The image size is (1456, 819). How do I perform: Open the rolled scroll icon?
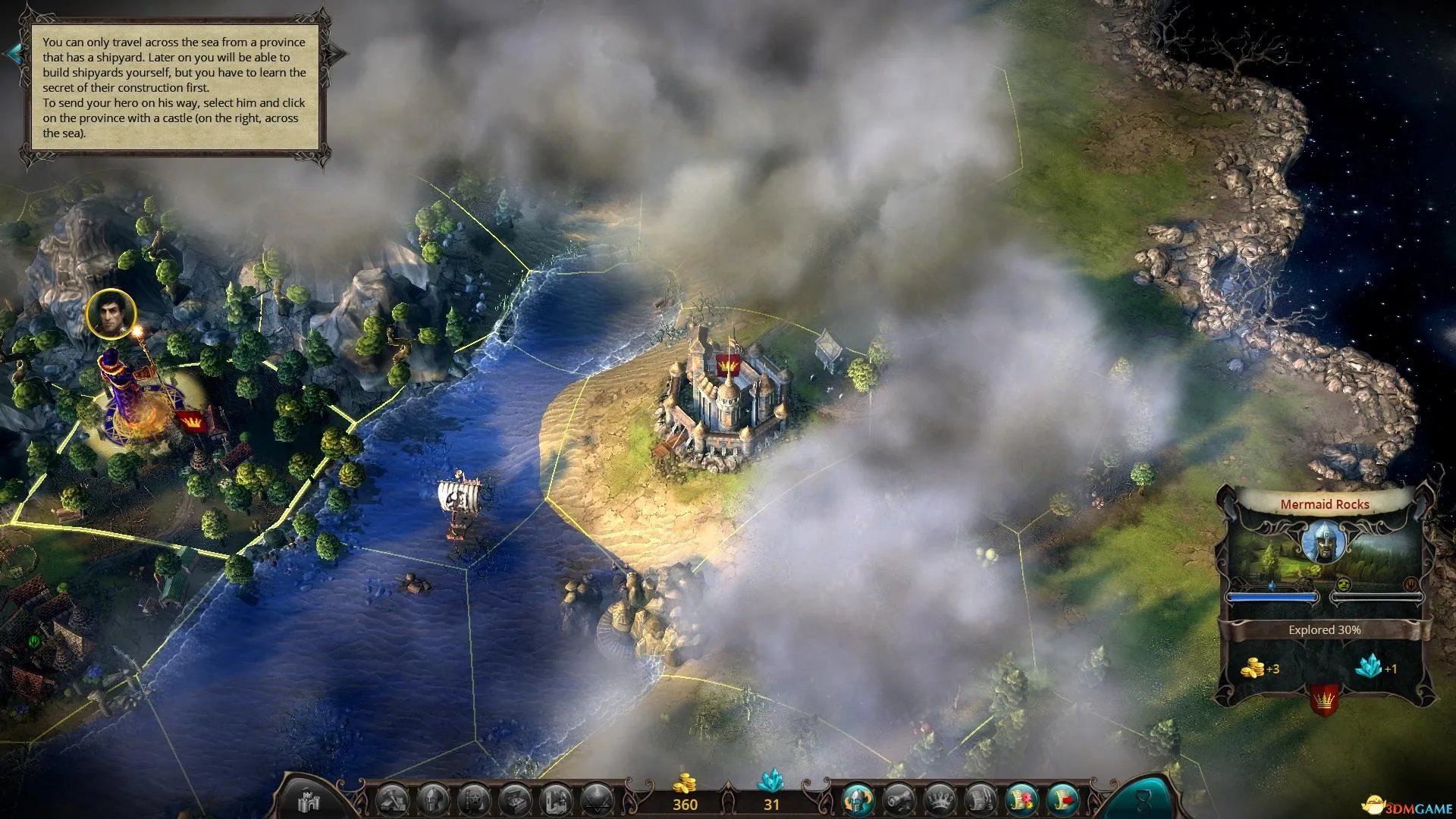click(899, 799)
